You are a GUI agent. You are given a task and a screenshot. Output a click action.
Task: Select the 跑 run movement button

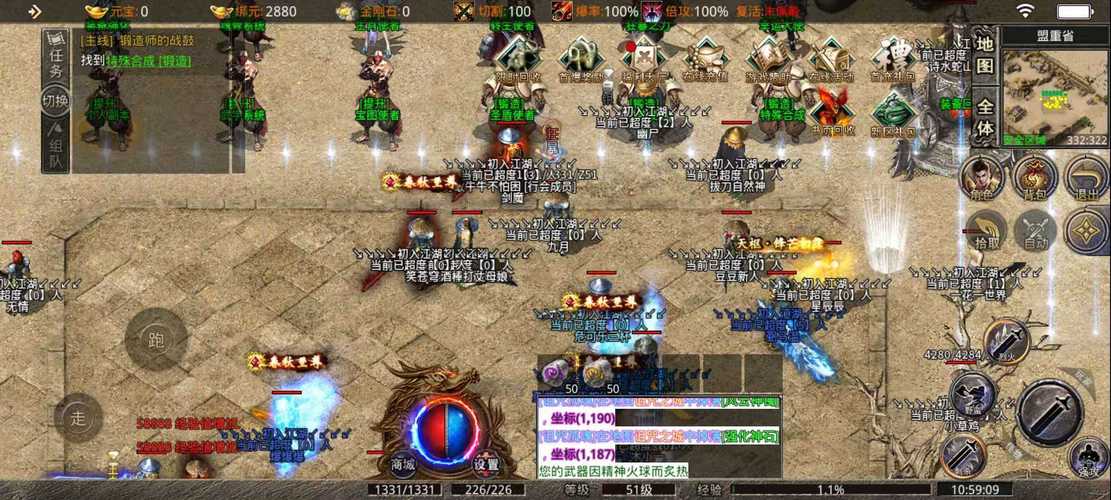point(155,340)
